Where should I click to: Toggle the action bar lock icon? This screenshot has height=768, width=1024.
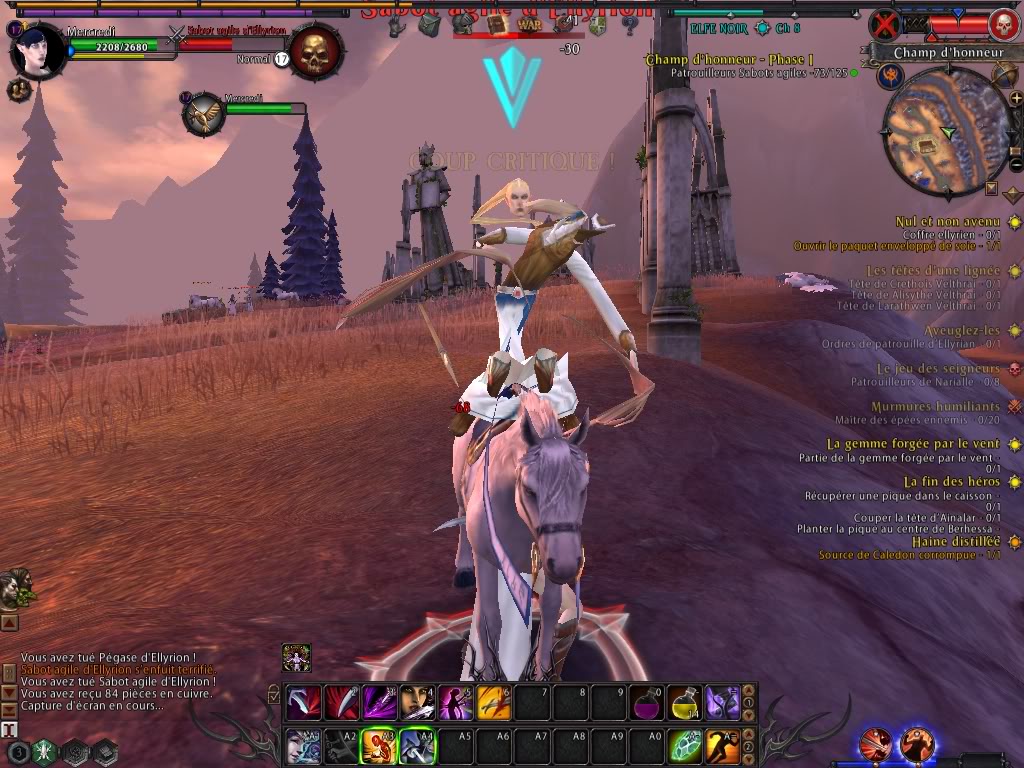[x=274, y=692]
